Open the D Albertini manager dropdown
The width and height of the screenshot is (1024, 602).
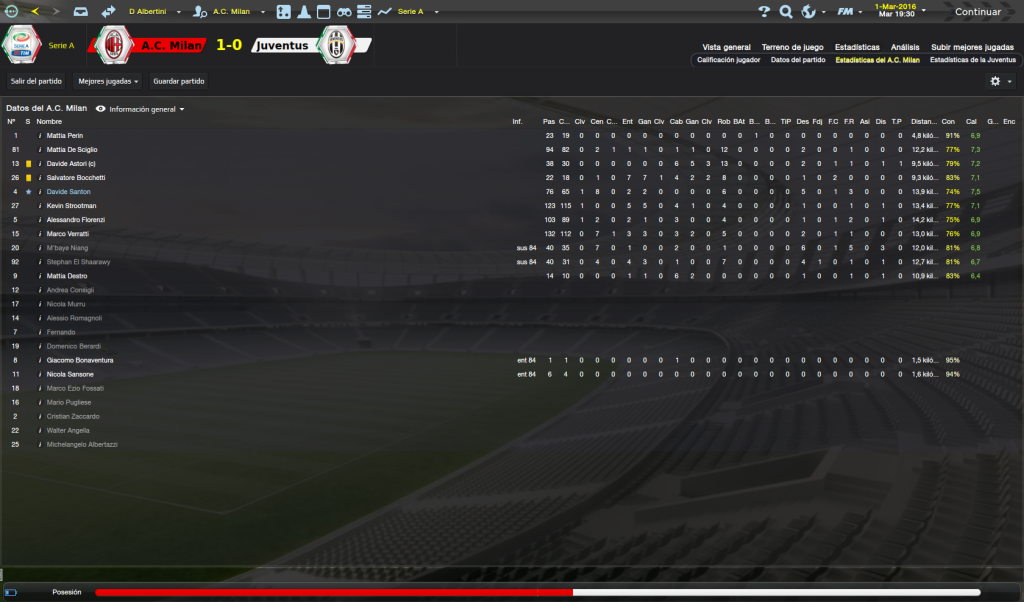tap(153, 12)
